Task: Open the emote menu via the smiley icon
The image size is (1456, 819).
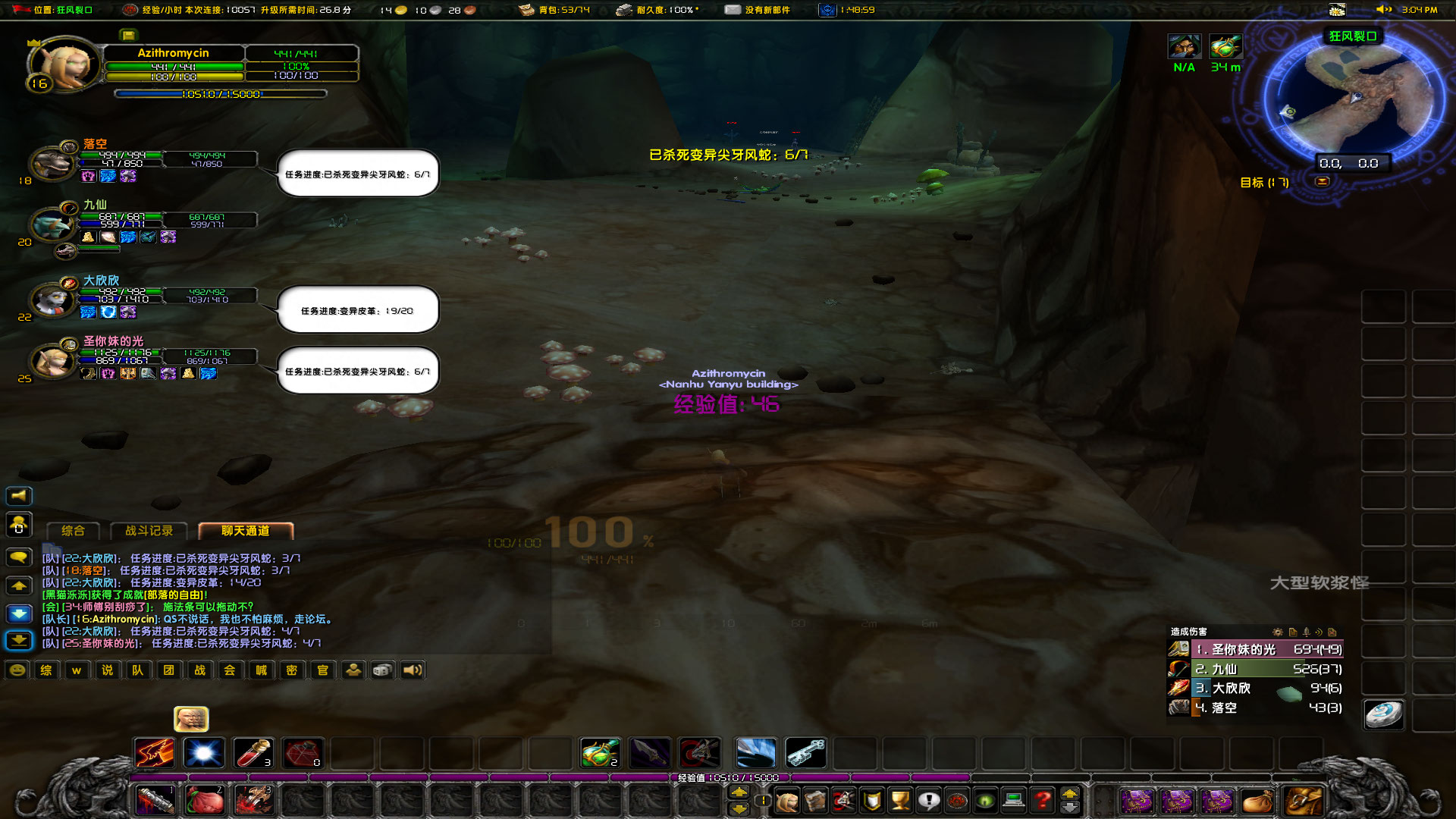Action: pos(17,670)
